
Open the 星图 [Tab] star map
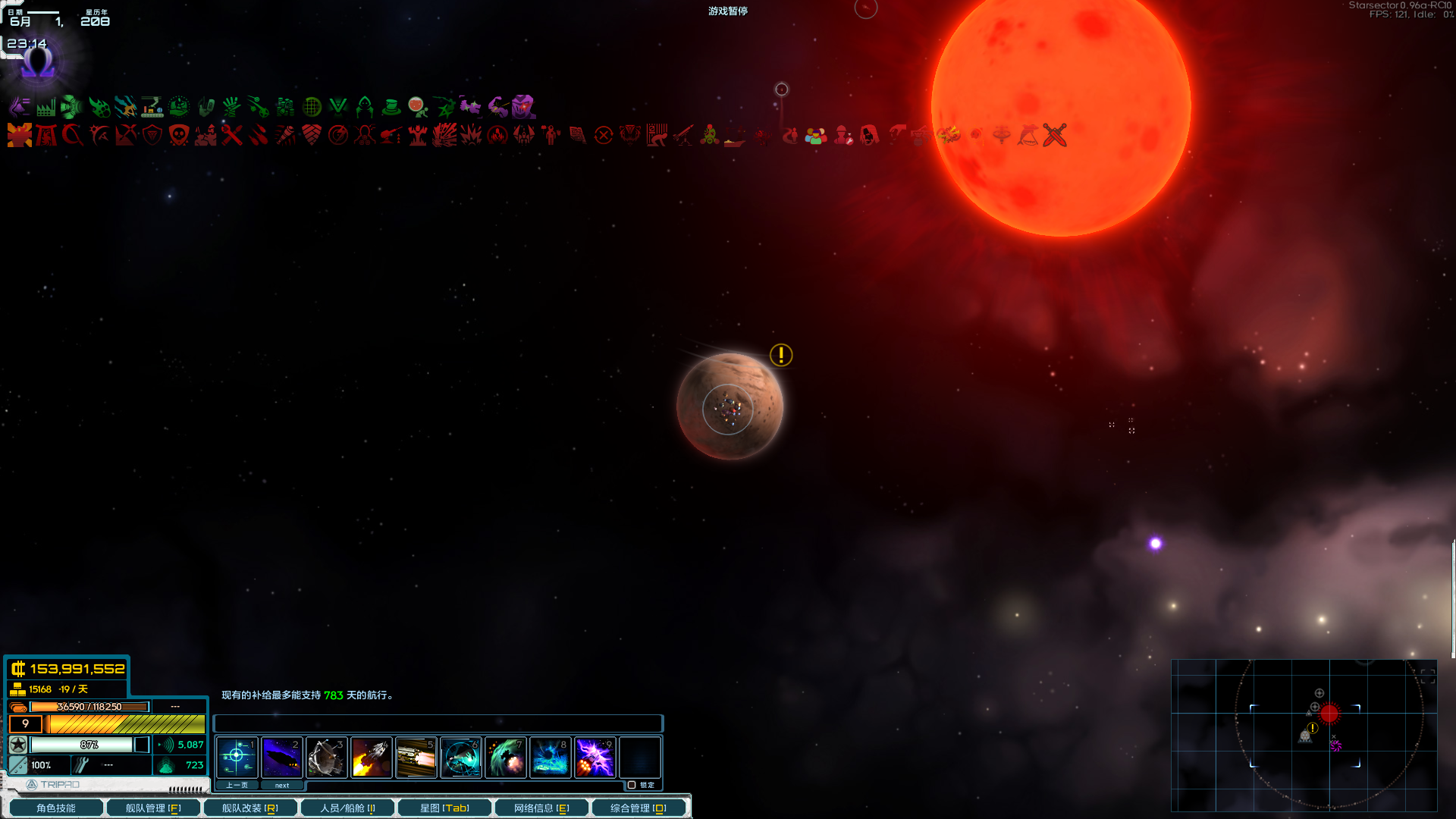[x=444, y=807]
